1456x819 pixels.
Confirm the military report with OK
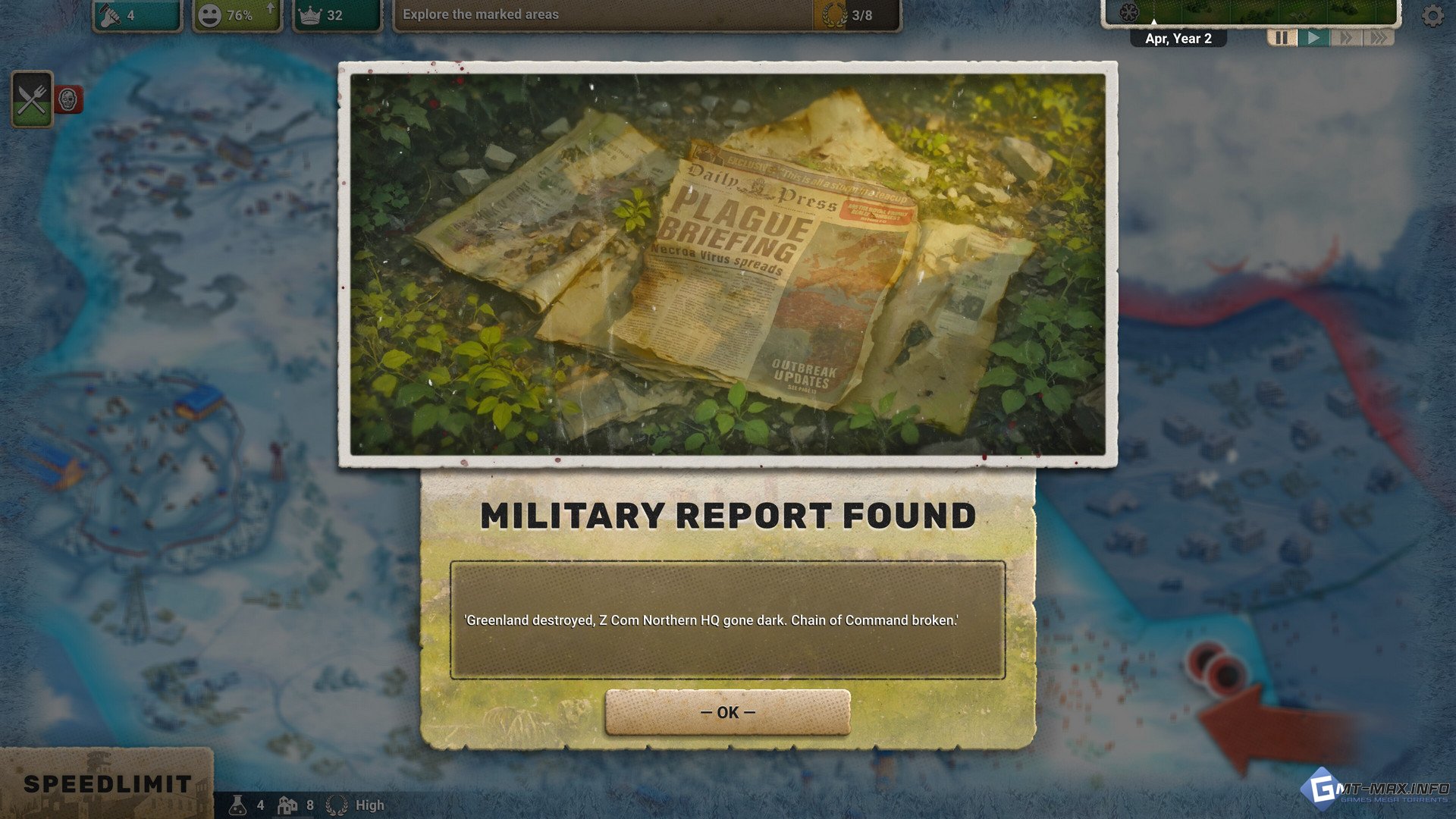pyautogui.click(x=727, y=712)
